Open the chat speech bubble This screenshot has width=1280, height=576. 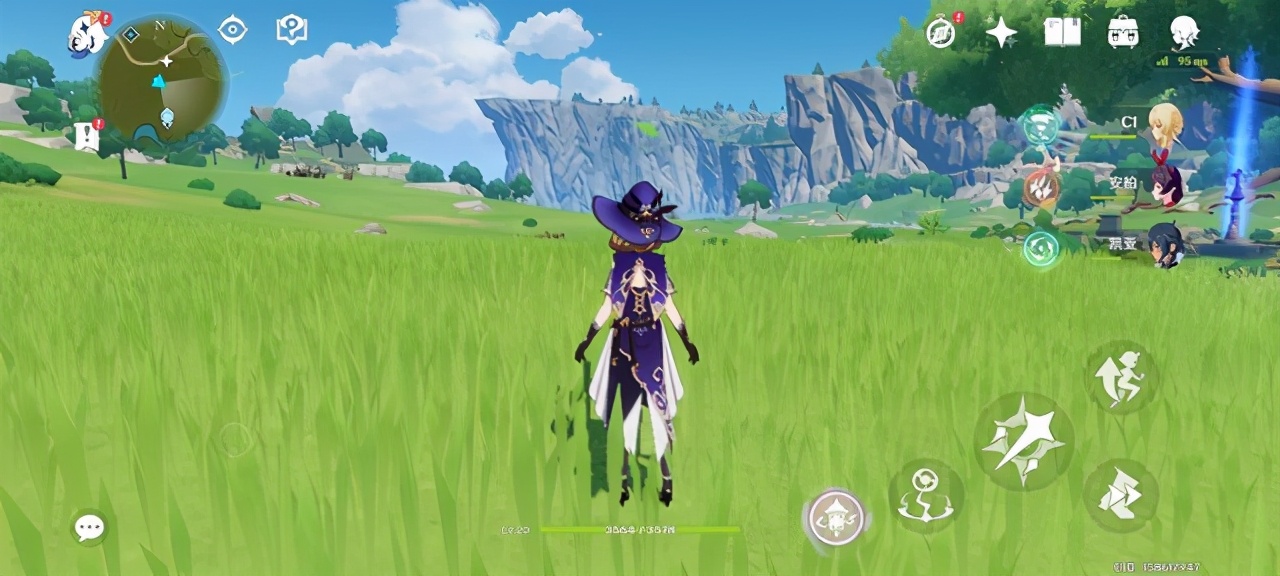pyautogui.click(x=89, y=527)
